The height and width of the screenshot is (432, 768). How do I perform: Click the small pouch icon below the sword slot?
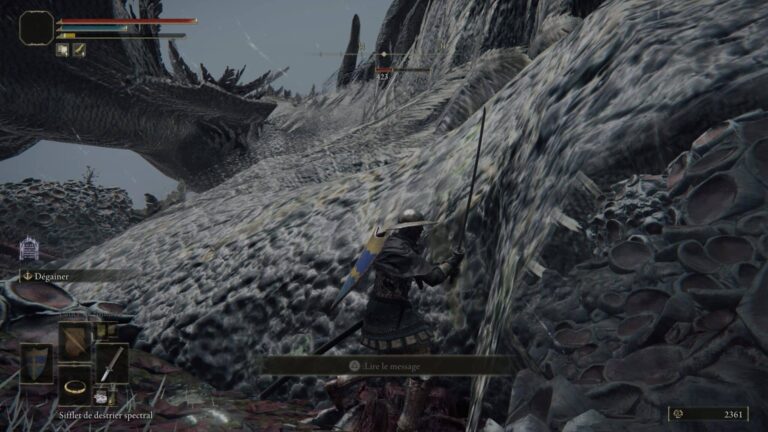click(x=102, y=397)
